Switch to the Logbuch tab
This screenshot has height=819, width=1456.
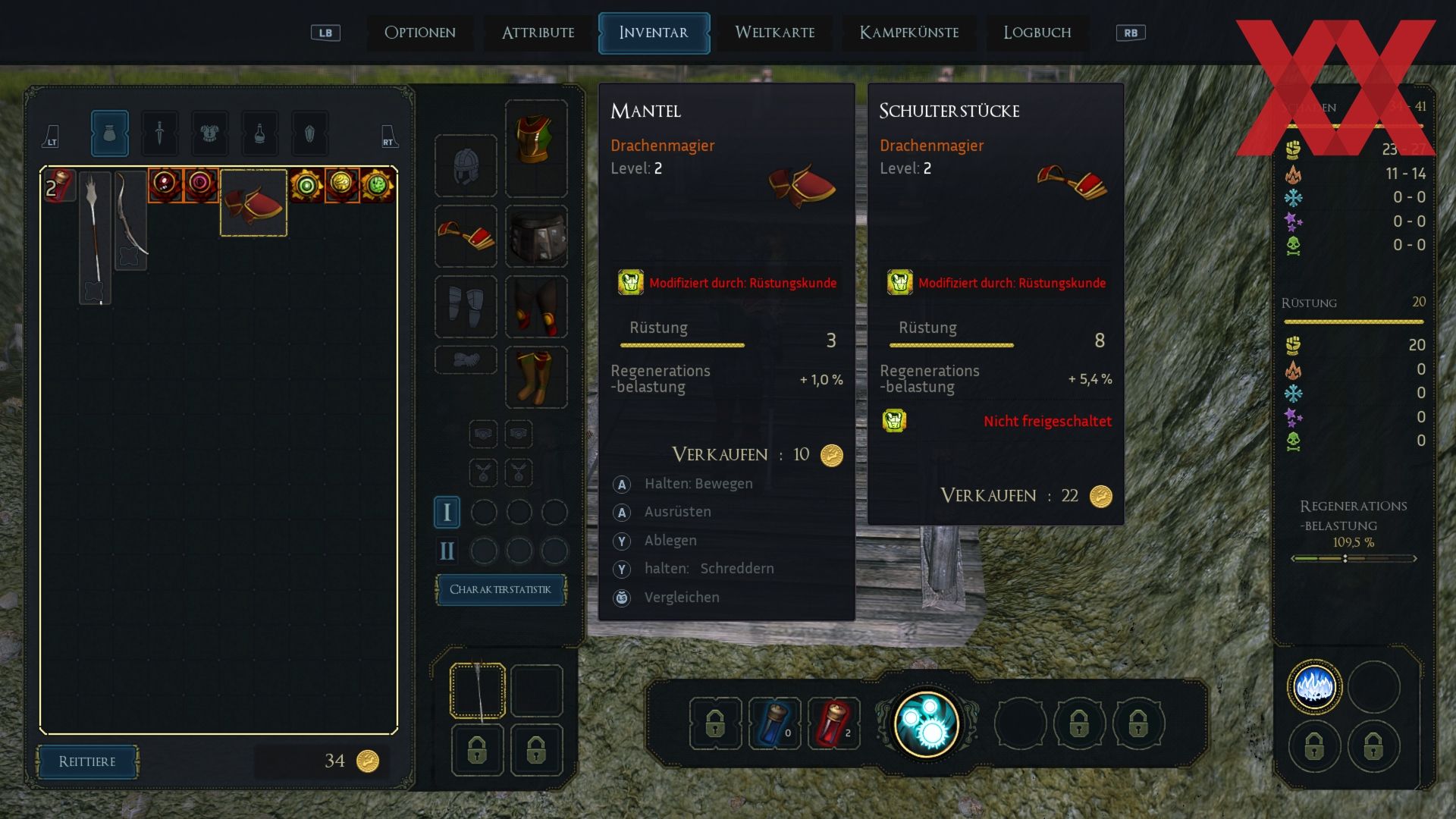1037,33
